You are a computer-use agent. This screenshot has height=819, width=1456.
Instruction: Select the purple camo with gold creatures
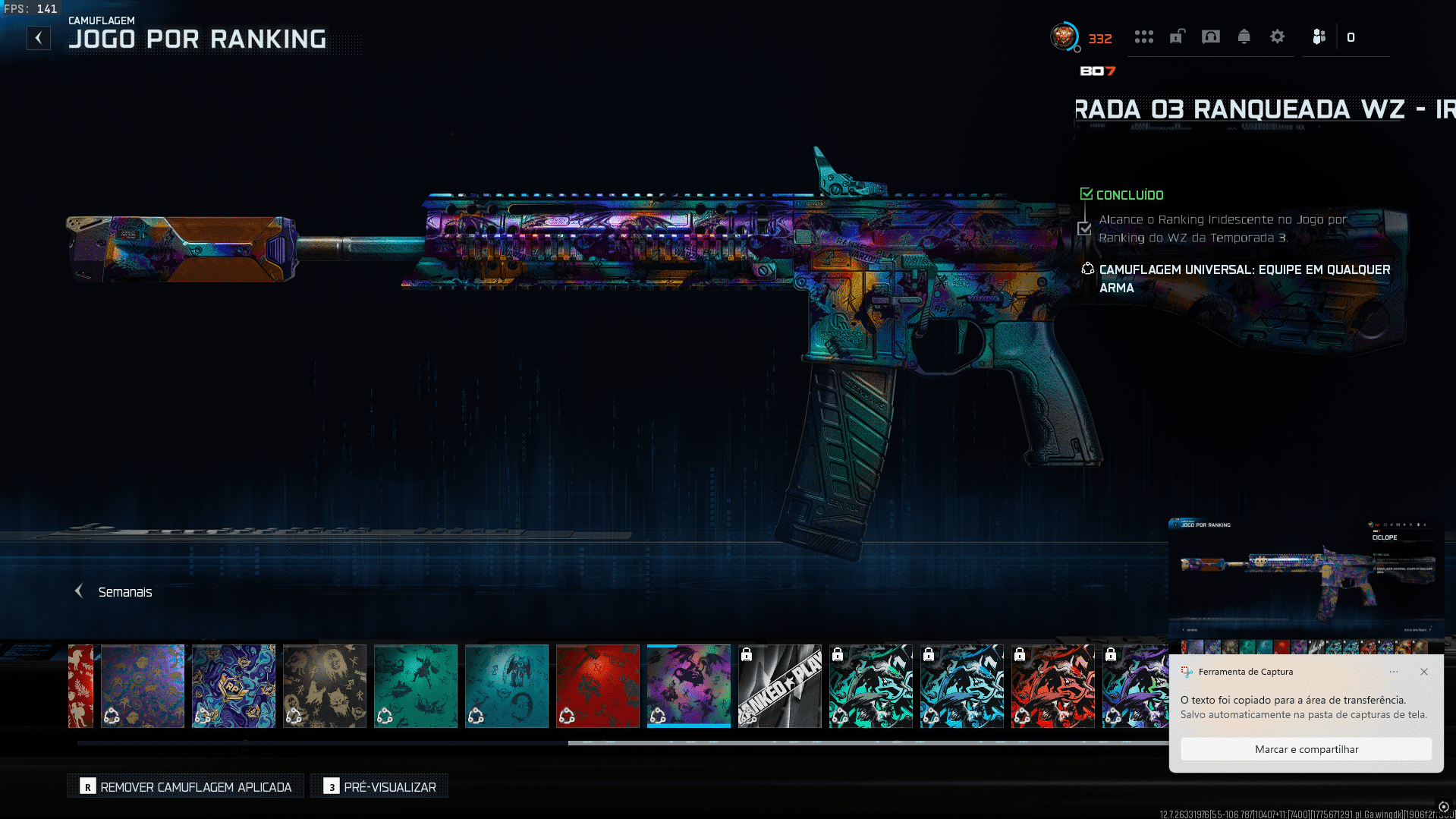143,686
